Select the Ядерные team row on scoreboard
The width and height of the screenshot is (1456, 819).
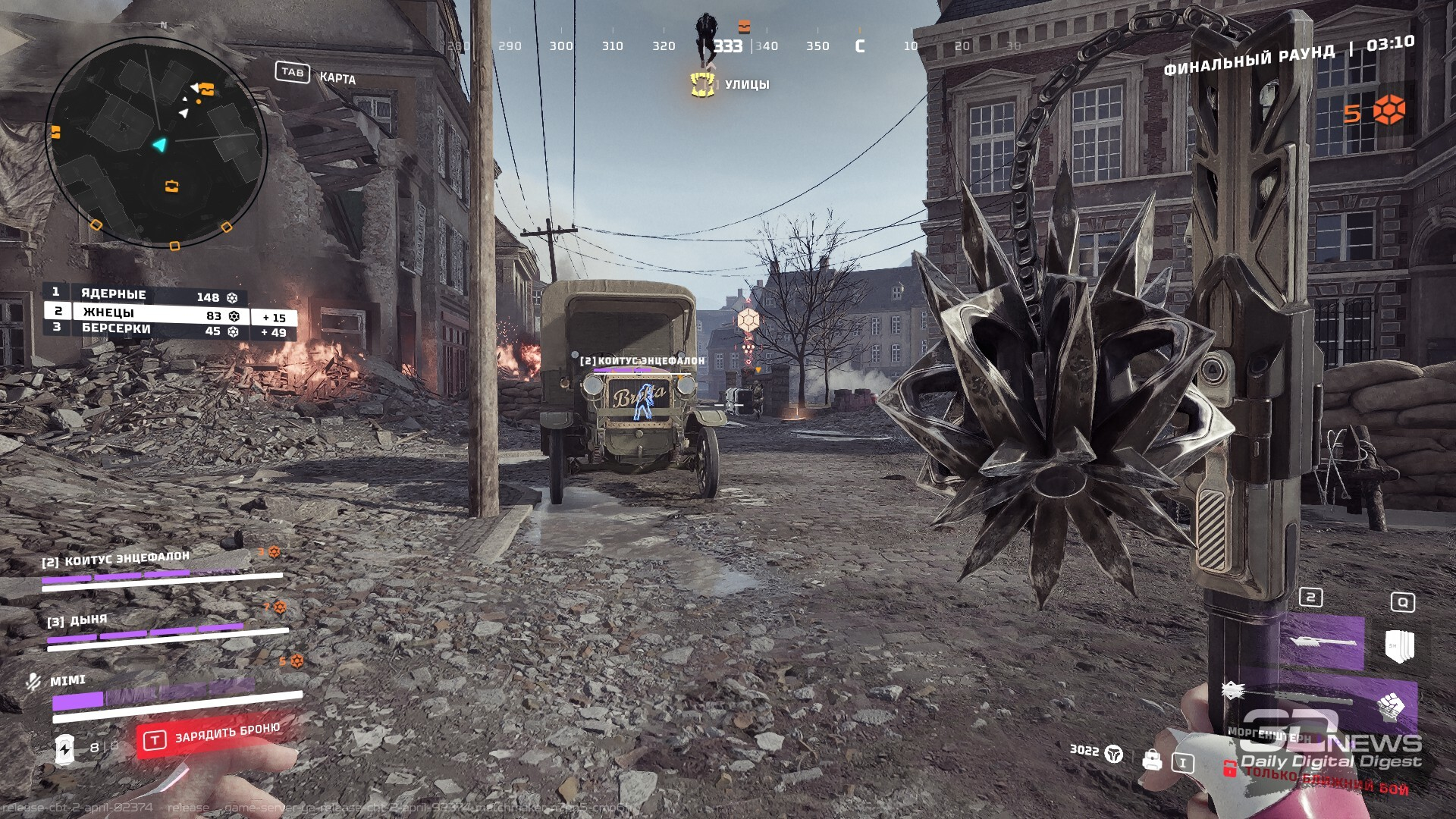tap(144, 295)
